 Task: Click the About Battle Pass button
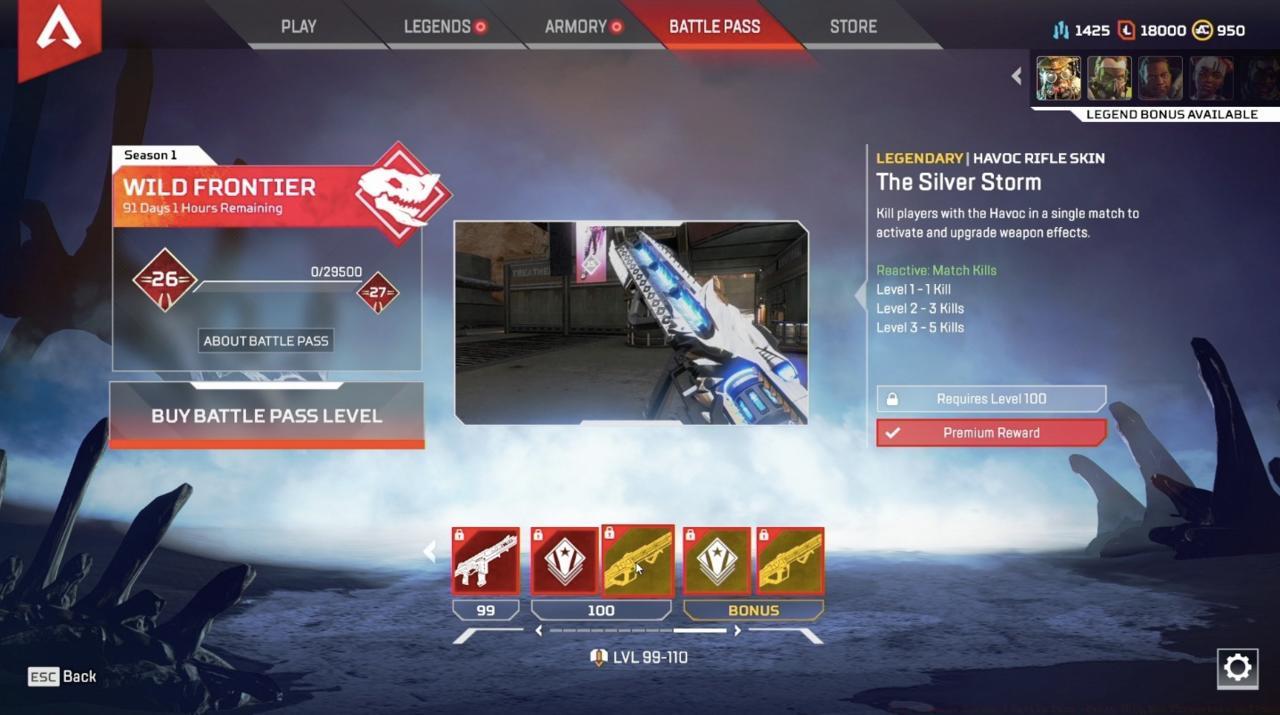(266, 341)
